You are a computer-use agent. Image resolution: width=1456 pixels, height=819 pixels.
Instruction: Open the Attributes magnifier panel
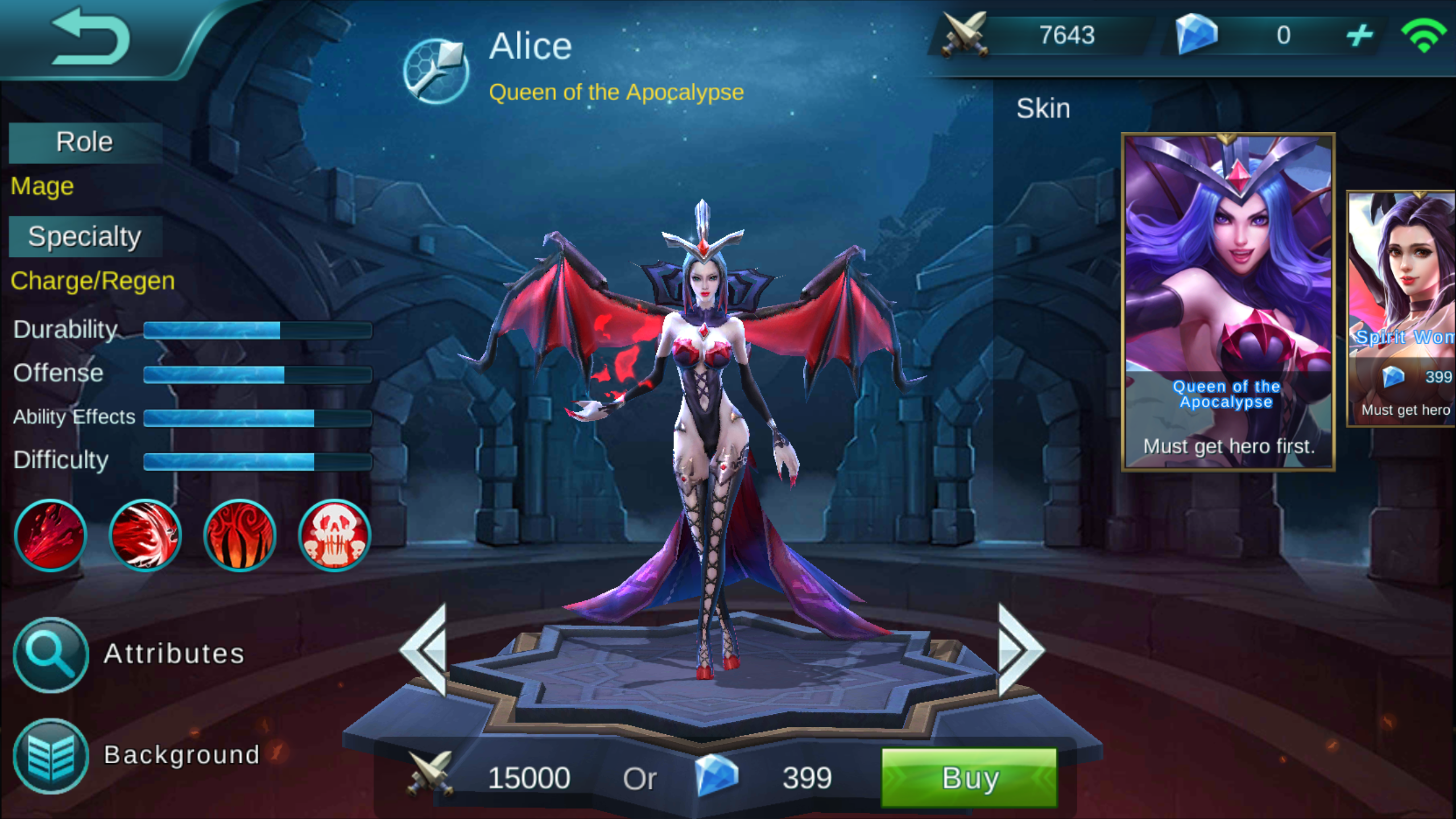pos(50,655)
